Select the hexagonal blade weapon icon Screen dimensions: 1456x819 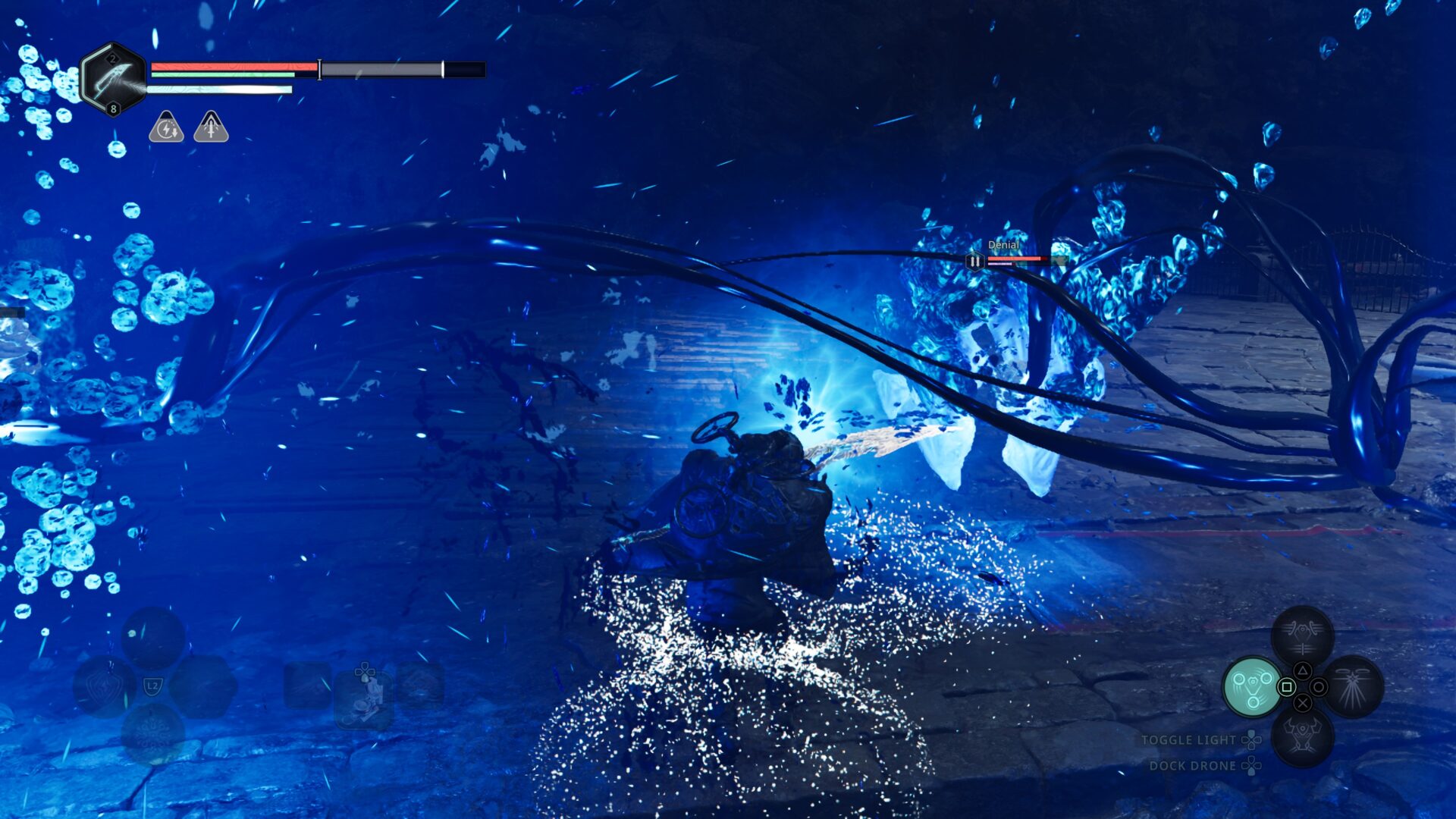[x=113, y=78]
